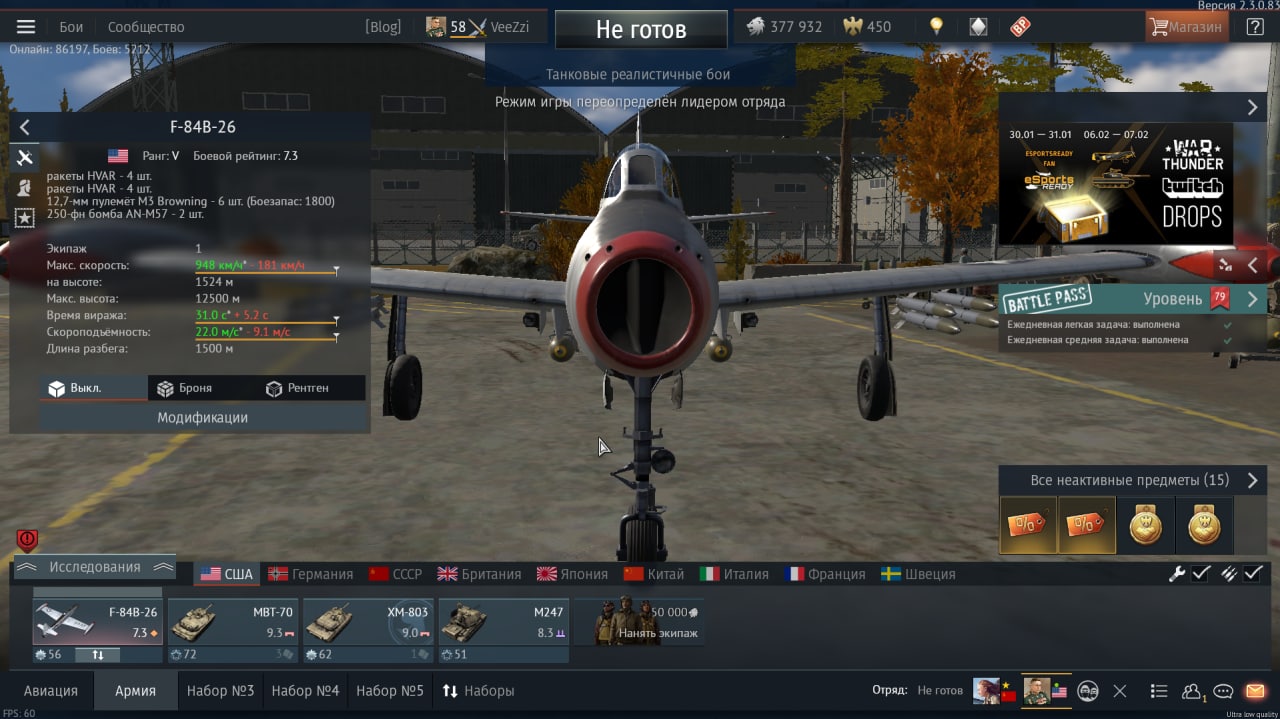Select the Танковые реалистичные бои game mode
Viewport: 1280px width, 719px height.
click(x=638, y=75)
